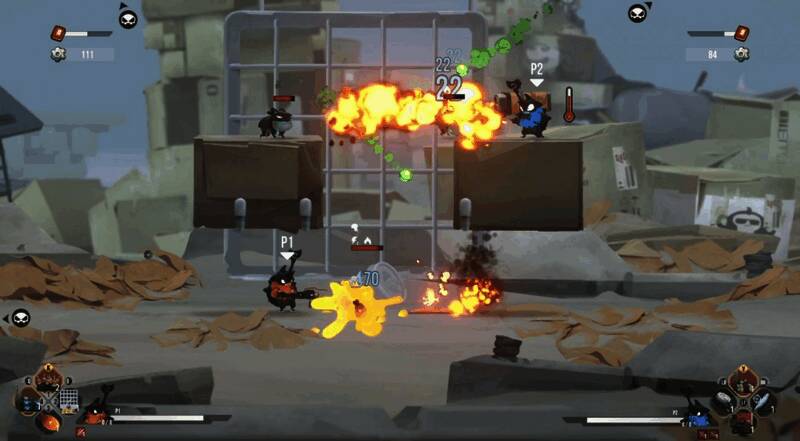Select the red bottom slot in P2's wheel

(741, 421)
